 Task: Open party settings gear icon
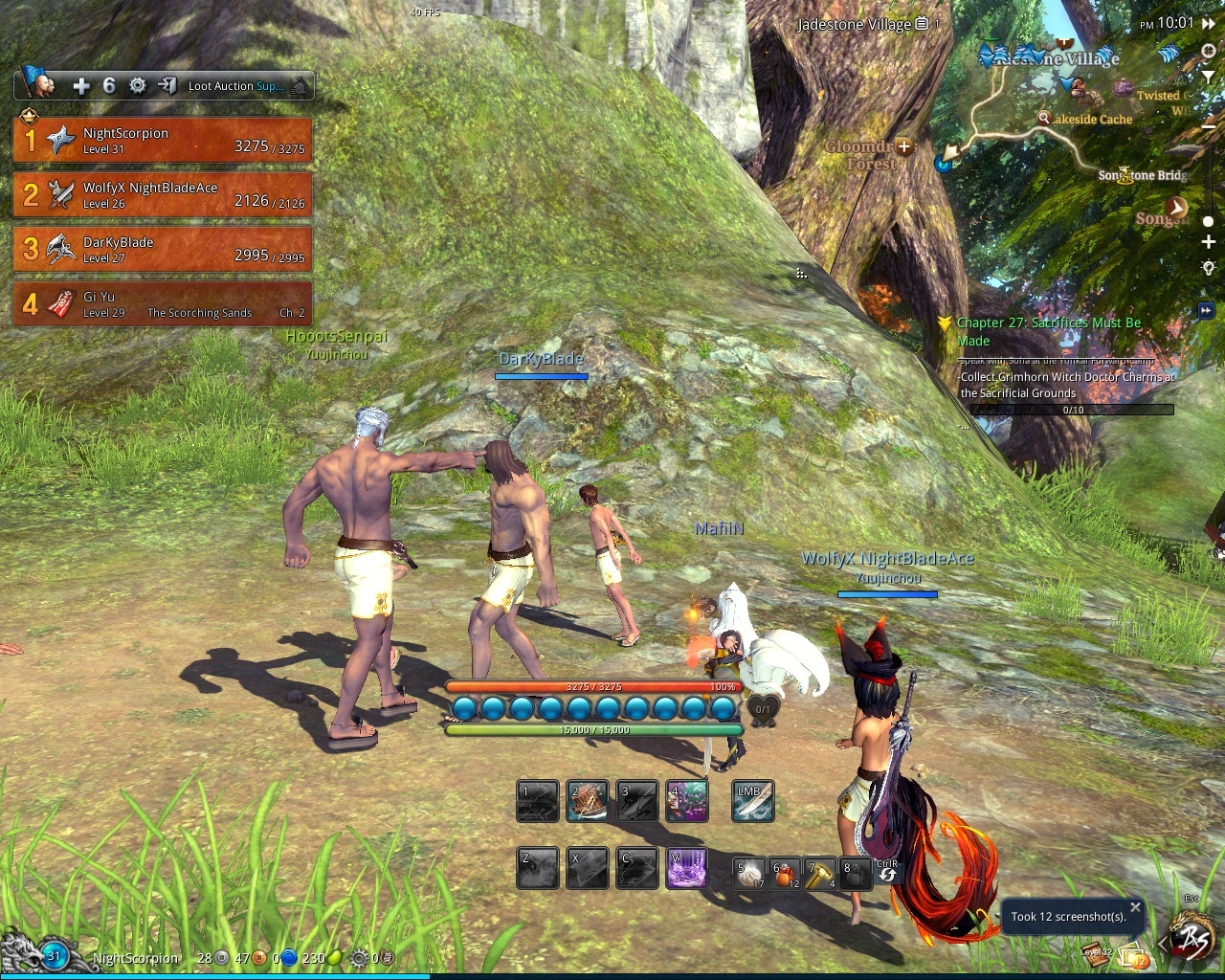138,86
